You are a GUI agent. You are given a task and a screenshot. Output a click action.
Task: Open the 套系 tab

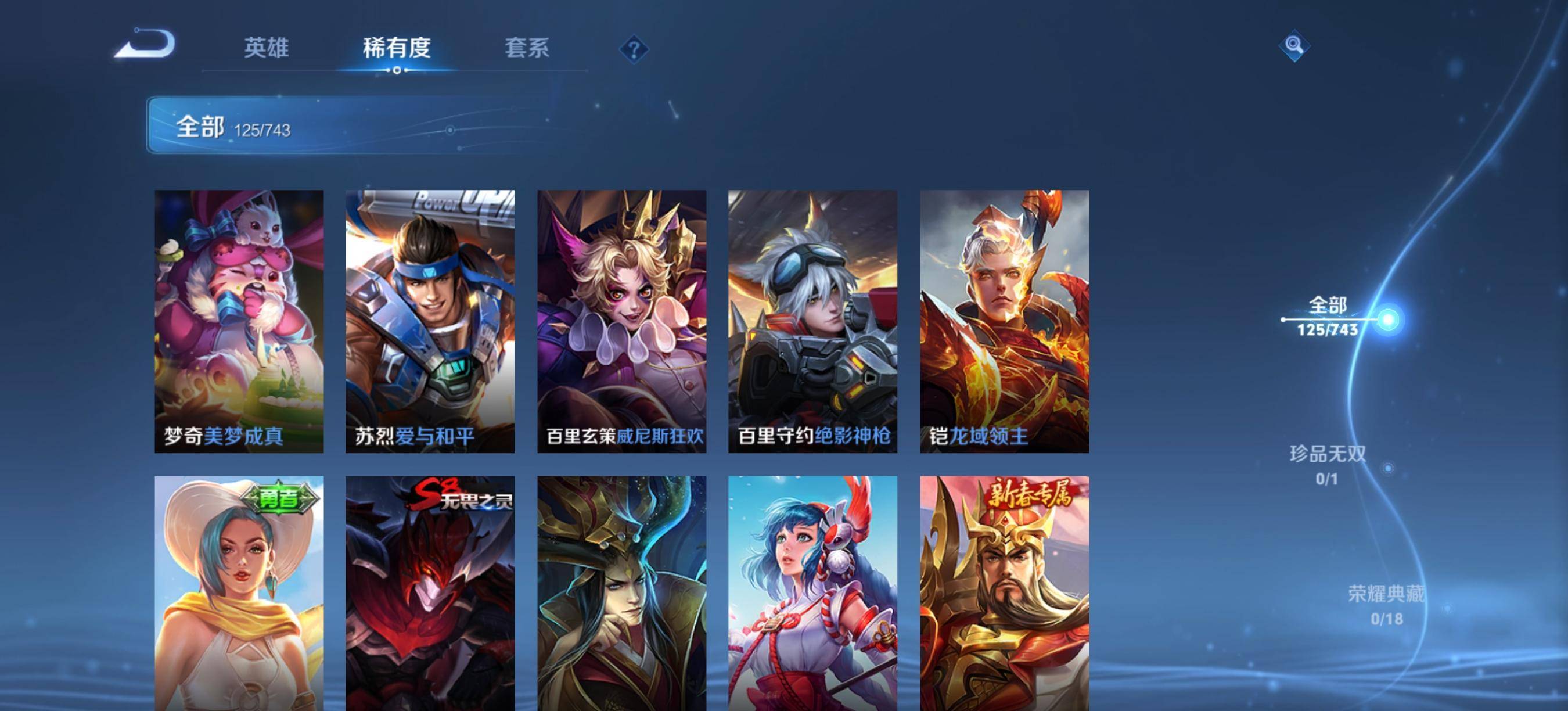coord(527,48)
